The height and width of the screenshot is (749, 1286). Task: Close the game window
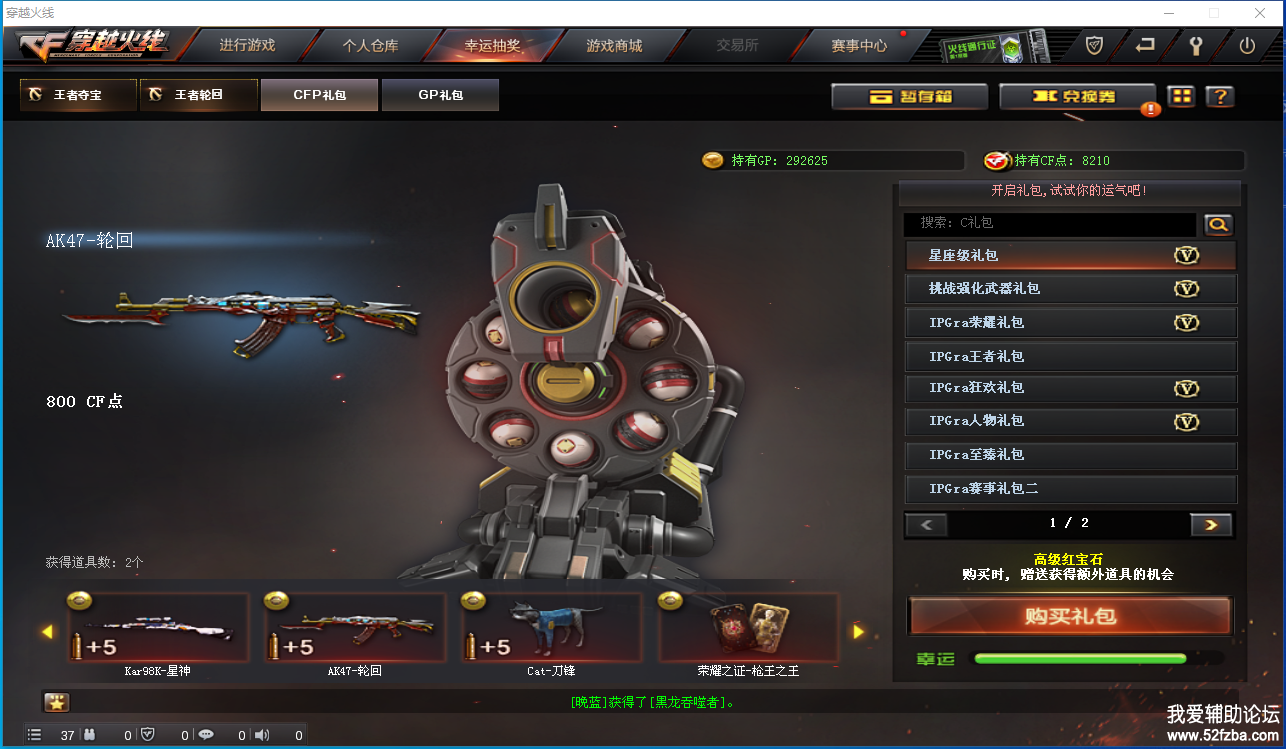(x=1259, y=13)
